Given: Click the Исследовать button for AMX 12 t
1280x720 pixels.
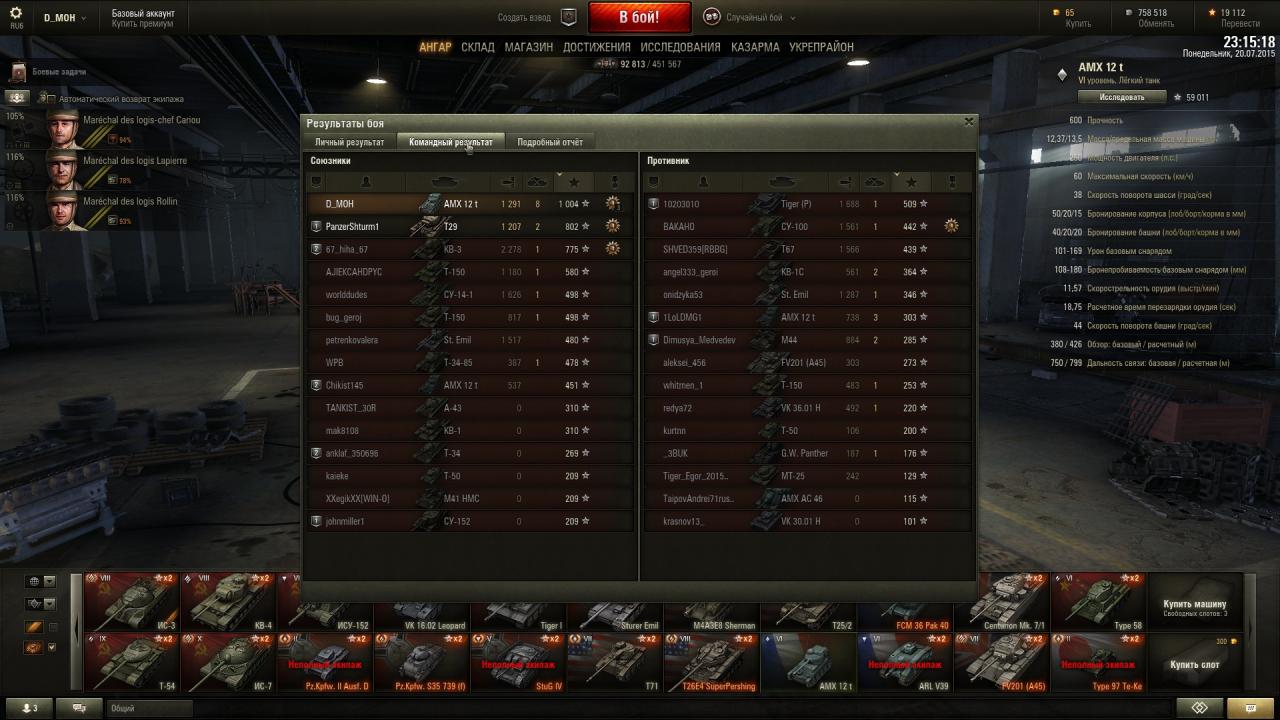Looking at the screenshot, I should click(1122, 97).
